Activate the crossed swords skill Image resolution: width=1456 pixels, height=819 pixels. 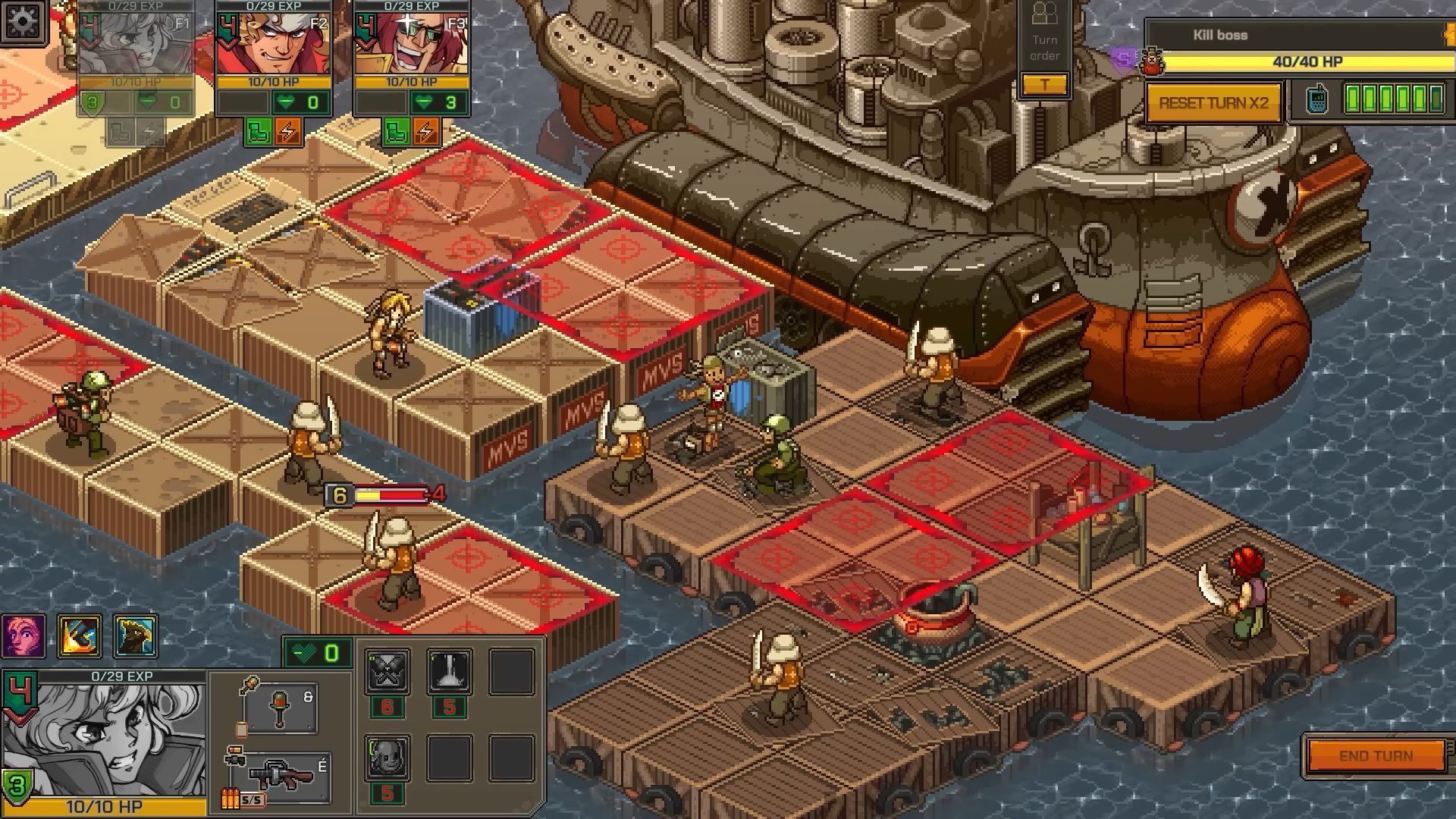[x=388, y=671]
